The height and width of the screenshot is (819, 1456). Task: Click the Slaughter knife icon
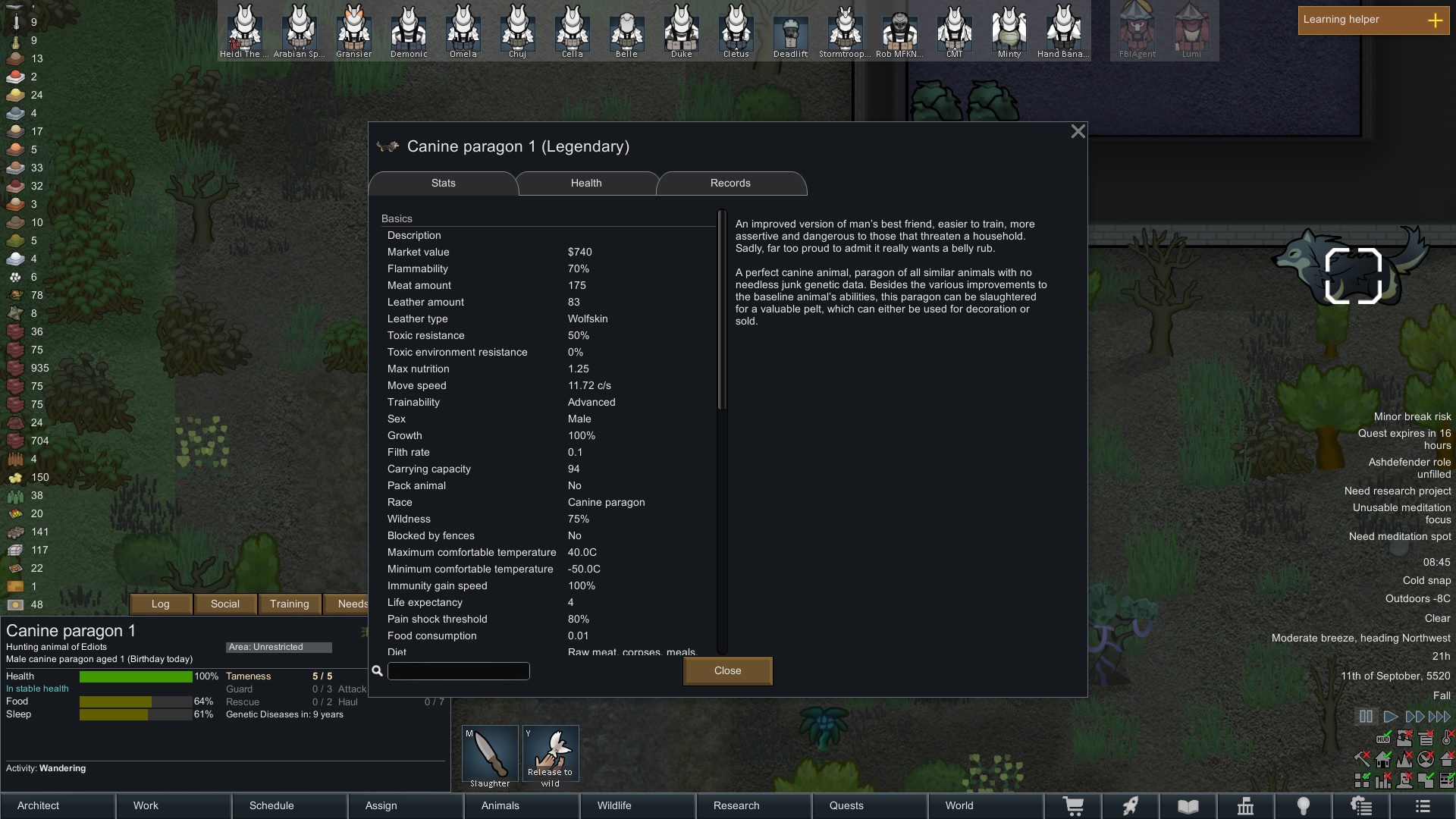[489, 753]
